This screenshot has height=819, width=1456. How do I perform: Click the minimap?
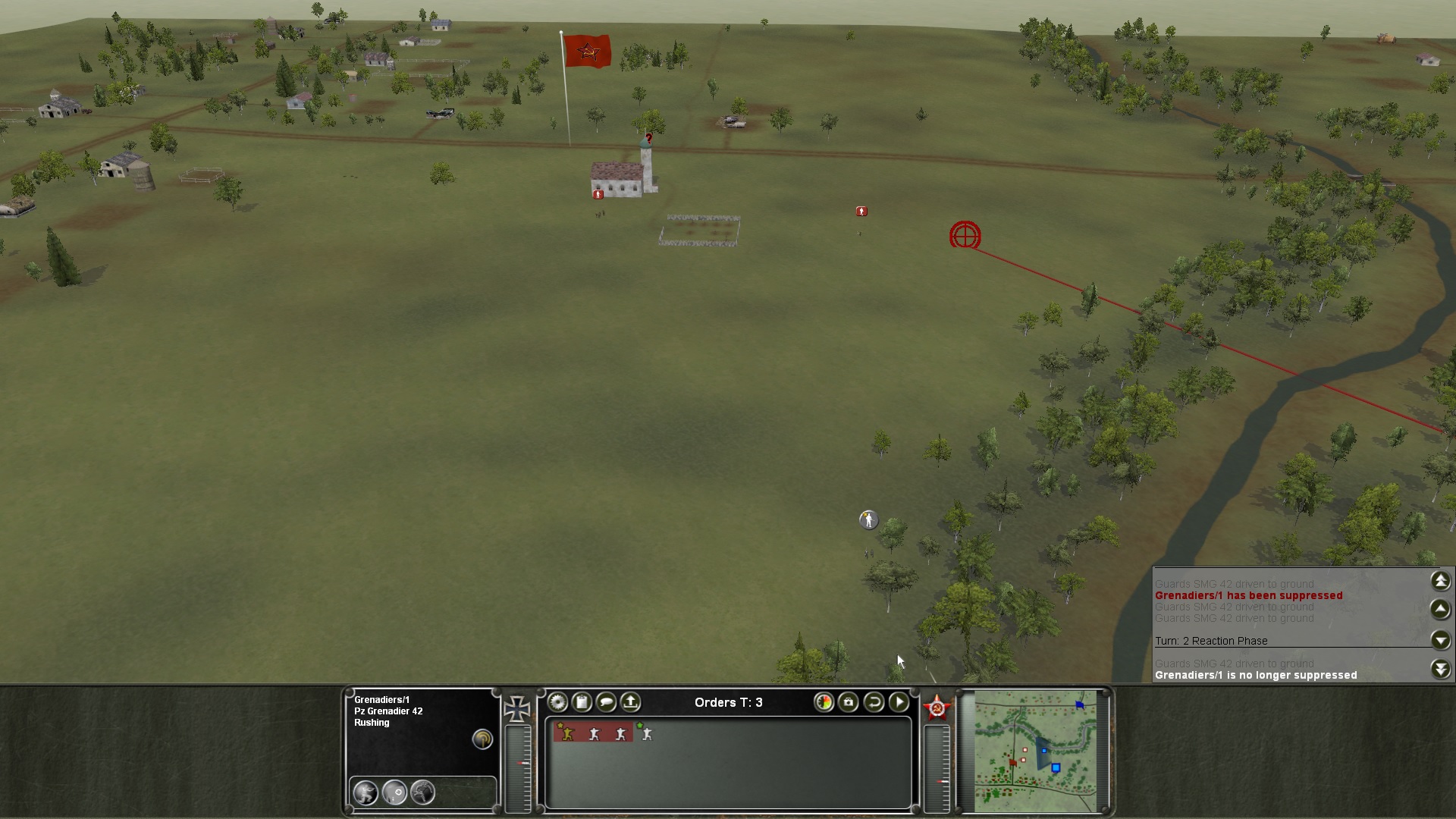(1035, 751)
